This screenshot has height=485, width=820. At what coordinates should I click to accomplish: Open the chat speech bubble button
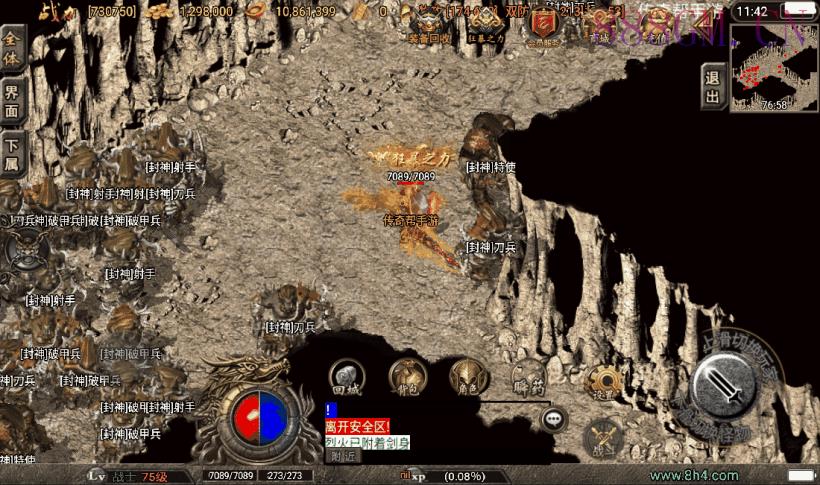point(553,418)
